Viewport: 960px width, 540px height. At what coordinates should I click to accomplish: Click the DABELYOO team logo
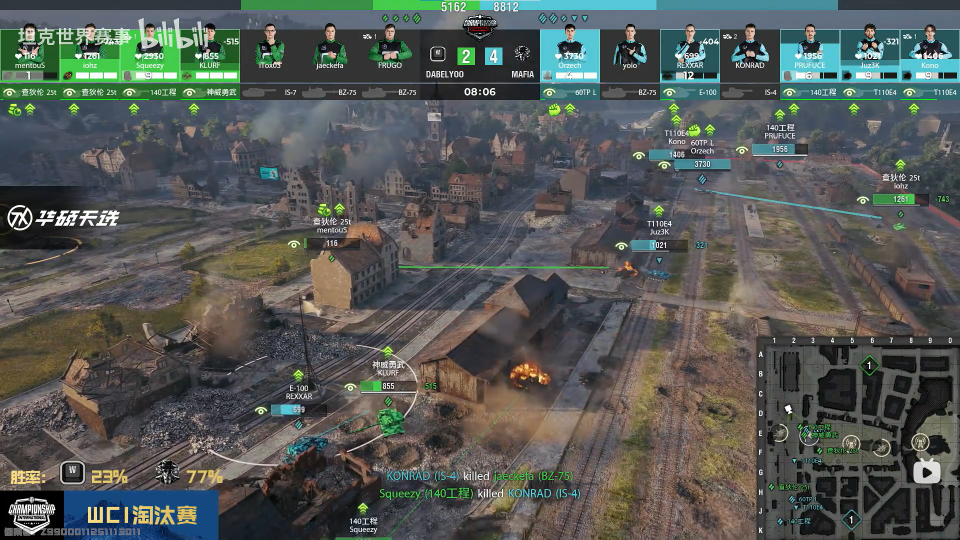pyautogui.click(x=437, y=55)
